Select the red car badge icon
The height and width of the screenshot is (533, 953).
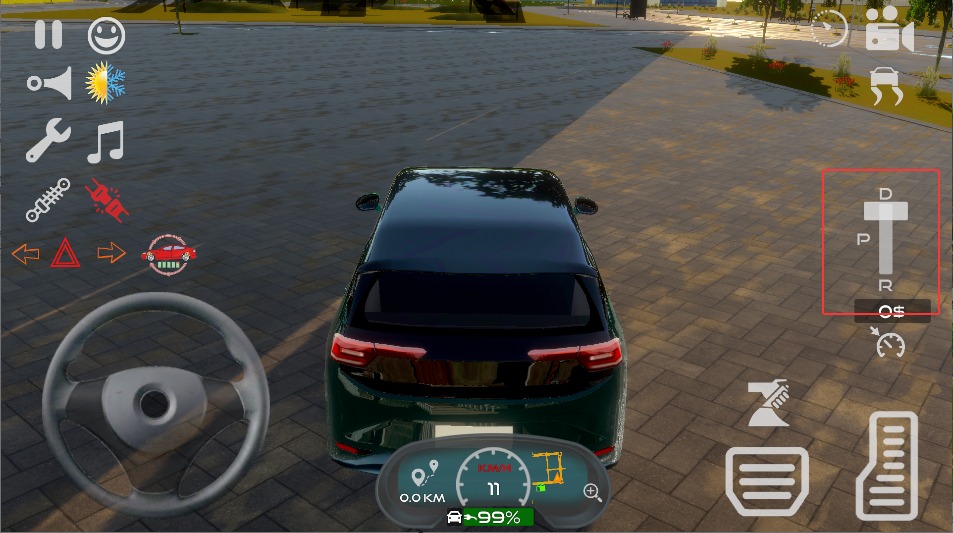point(169,253)
